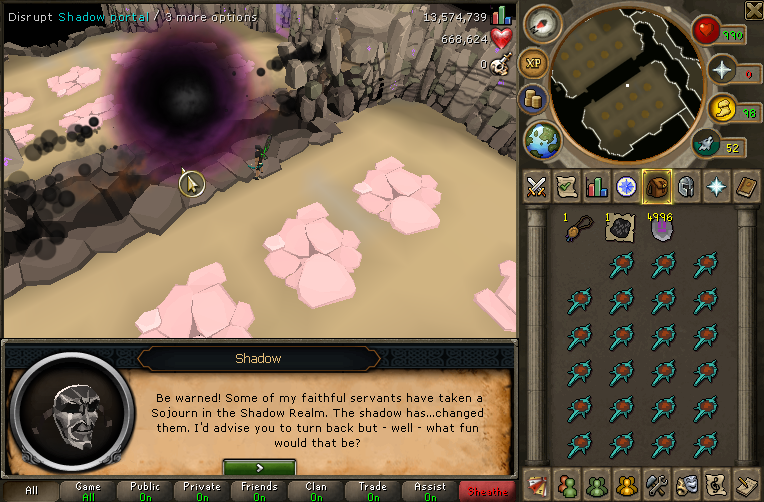
Task: Show the All chat filter
Action: coord(31,490)
